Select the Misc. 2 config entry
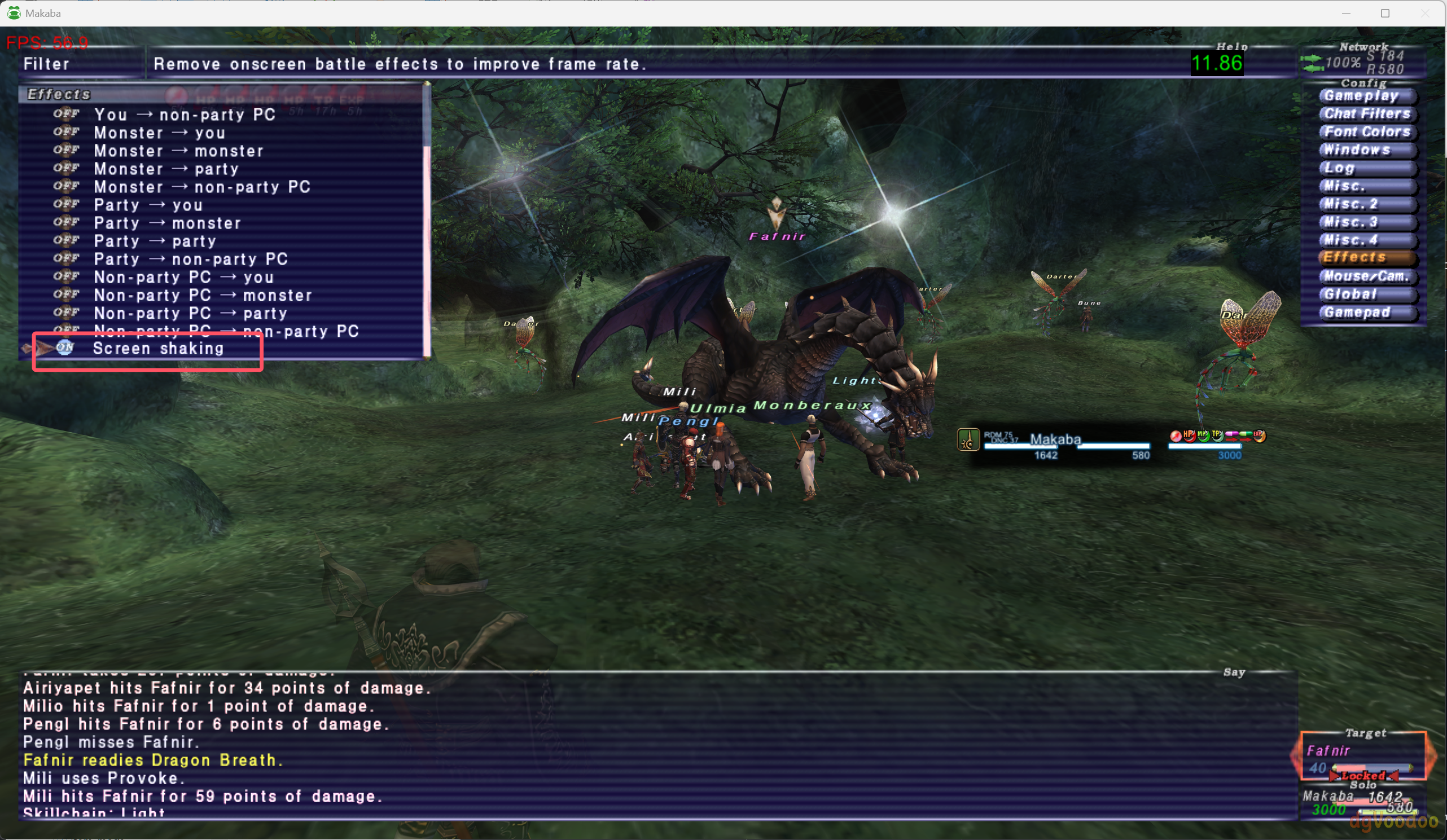The height and width of the screenshot is (840, 1447). [1366, 204]
